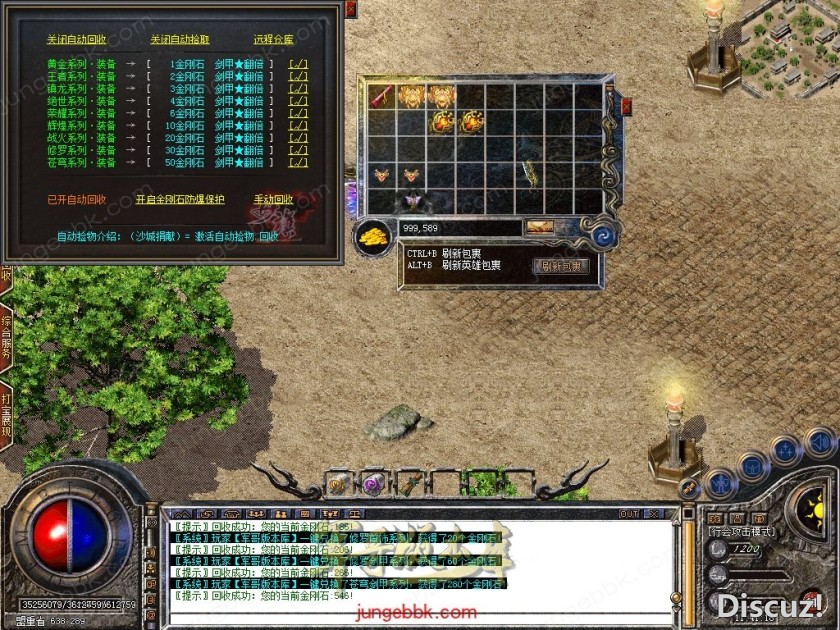Close the auto-recycle panel with the red X
The image size is (840, 630).
(350, 9)
